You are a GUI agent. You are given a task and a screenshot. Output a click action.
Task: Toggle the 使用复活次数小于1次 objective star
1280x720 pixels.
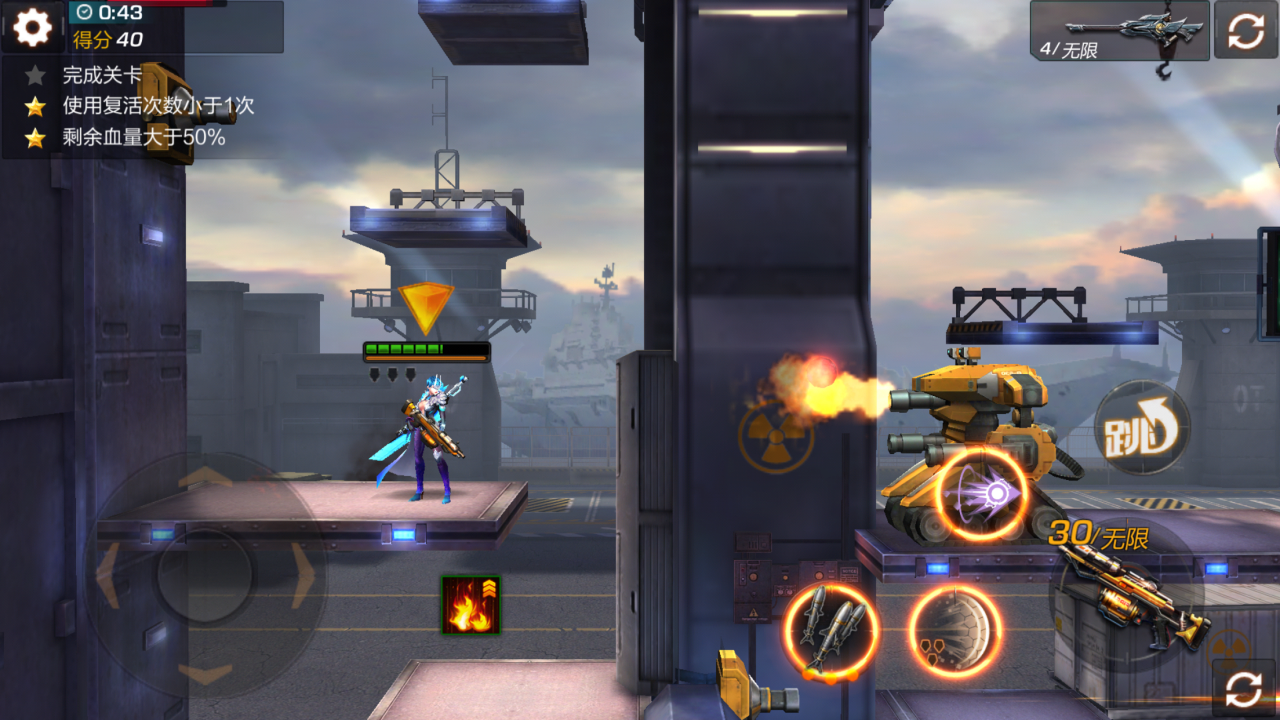tap(35, 105)
